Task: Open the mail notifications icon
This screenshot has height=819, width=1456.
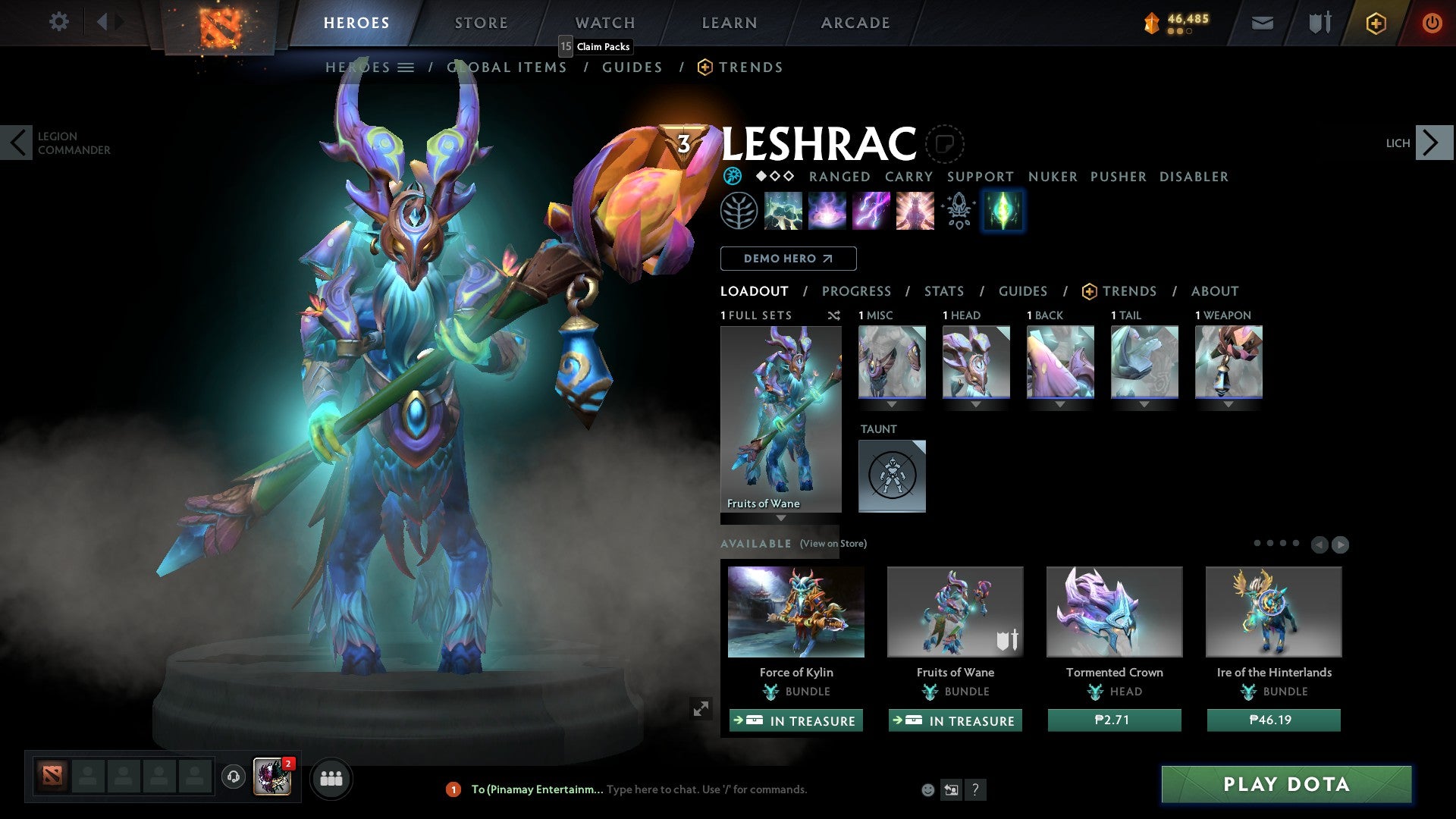Action: tap(1262, 23)
